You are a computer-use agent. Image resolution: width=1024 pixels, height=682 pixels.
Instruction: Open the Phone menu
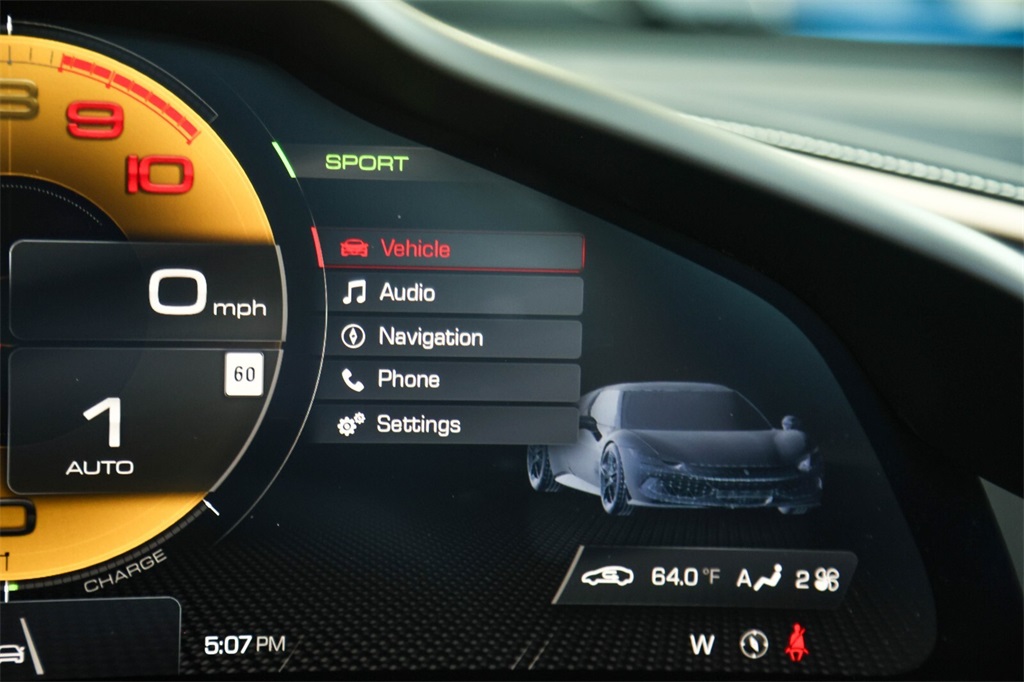pyautogui.click(x=450, y=380)
